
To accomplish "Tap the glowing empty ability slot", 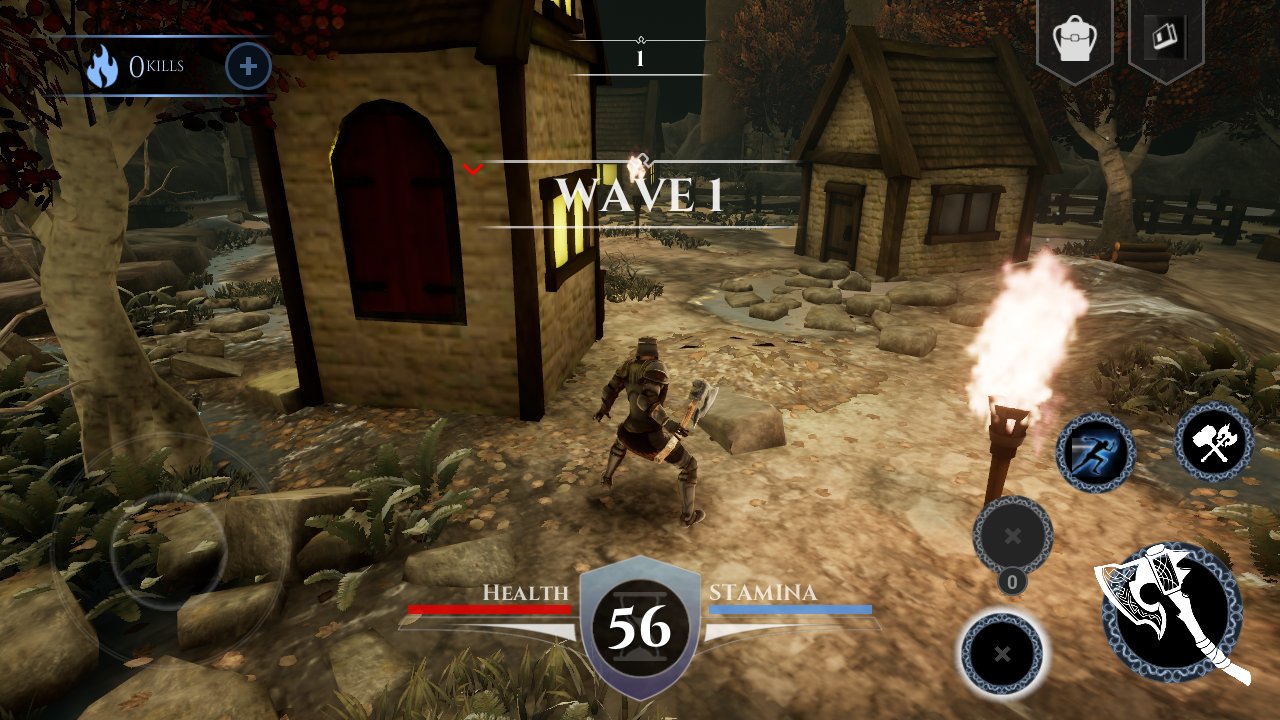I will pos(1002,654).
